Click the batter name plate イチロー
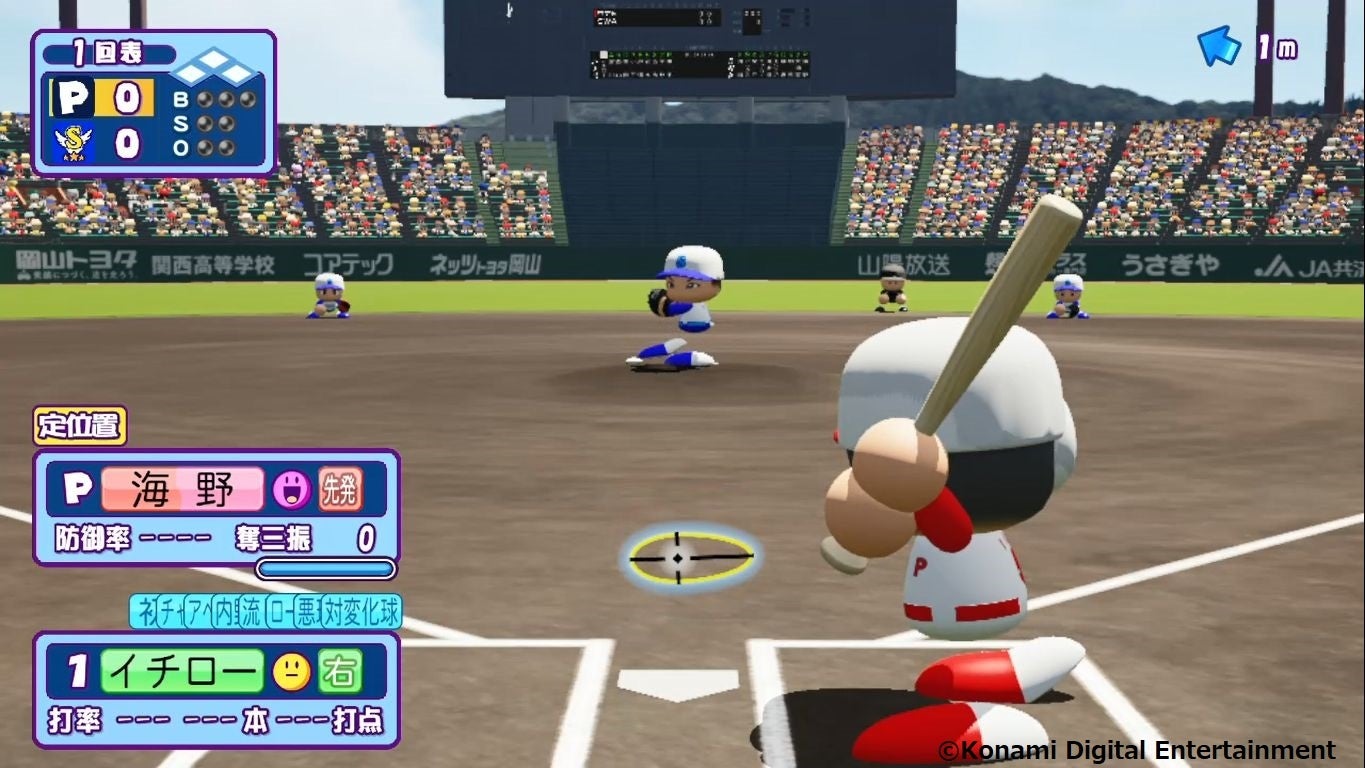 point(182,672)
